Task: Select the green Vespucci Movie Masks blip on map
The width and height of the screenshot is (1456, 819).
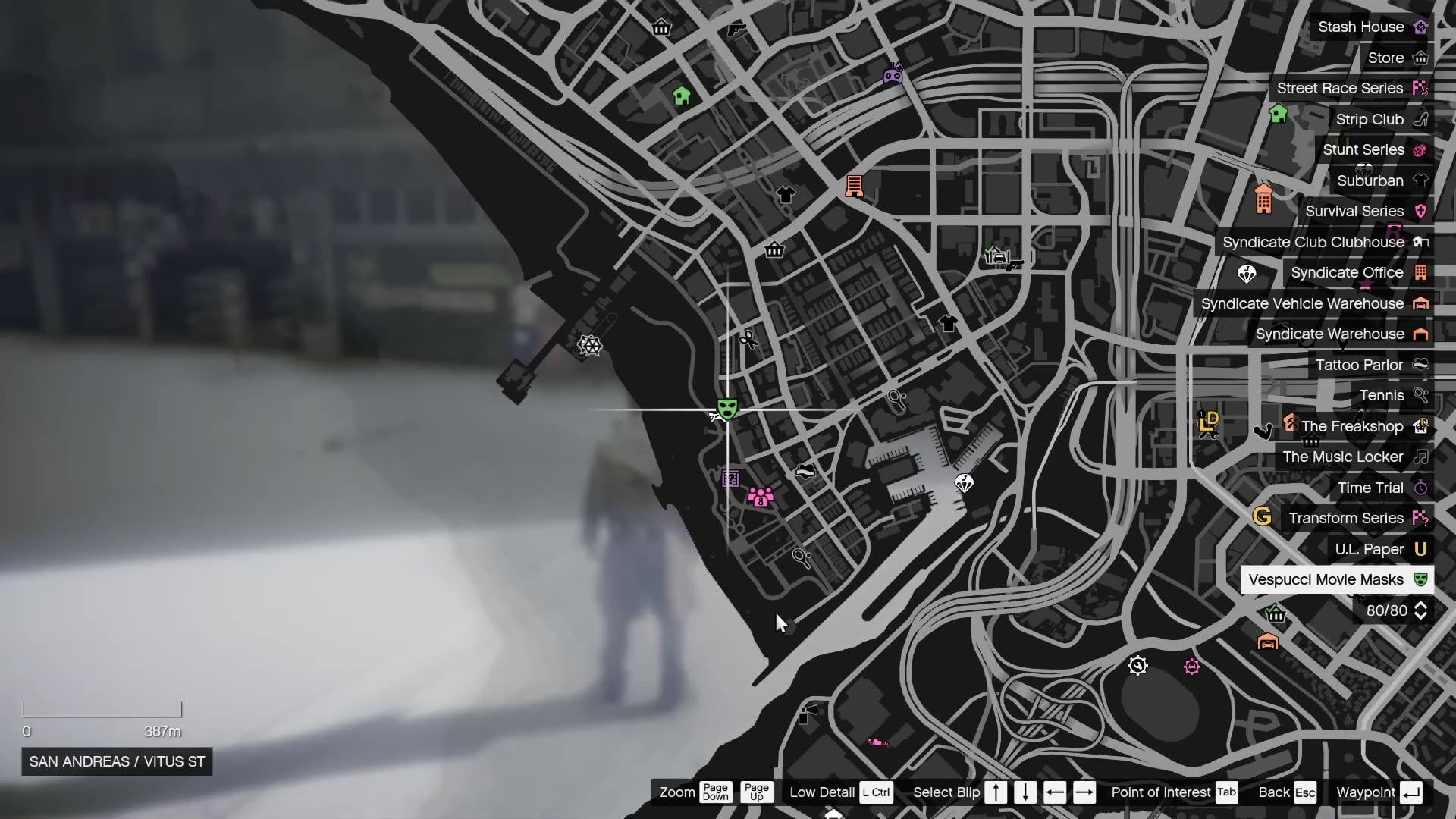Action: [726, 409]
